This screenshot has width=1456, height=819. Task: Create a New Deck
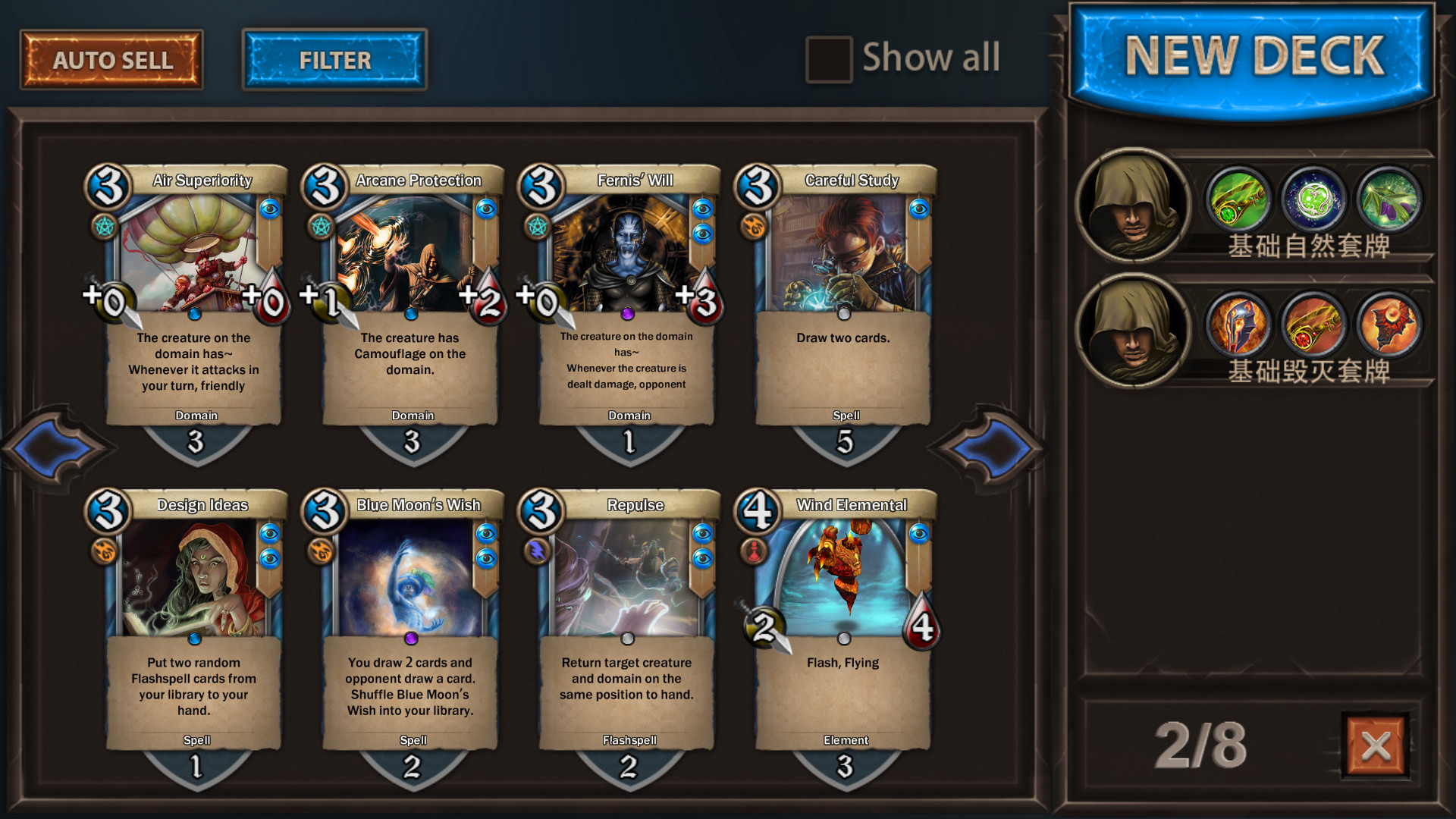(x=1253, y=58)
